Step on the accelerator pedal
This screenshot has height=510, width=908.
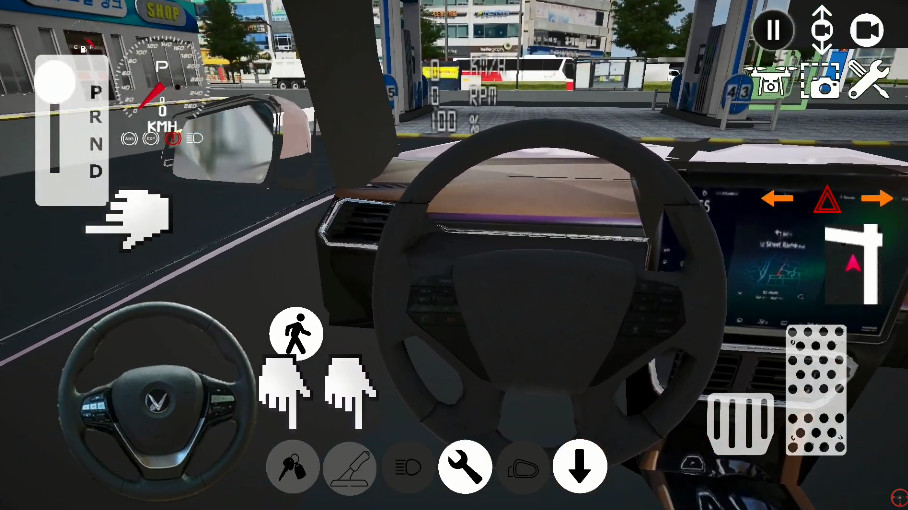tap(816, 388)
